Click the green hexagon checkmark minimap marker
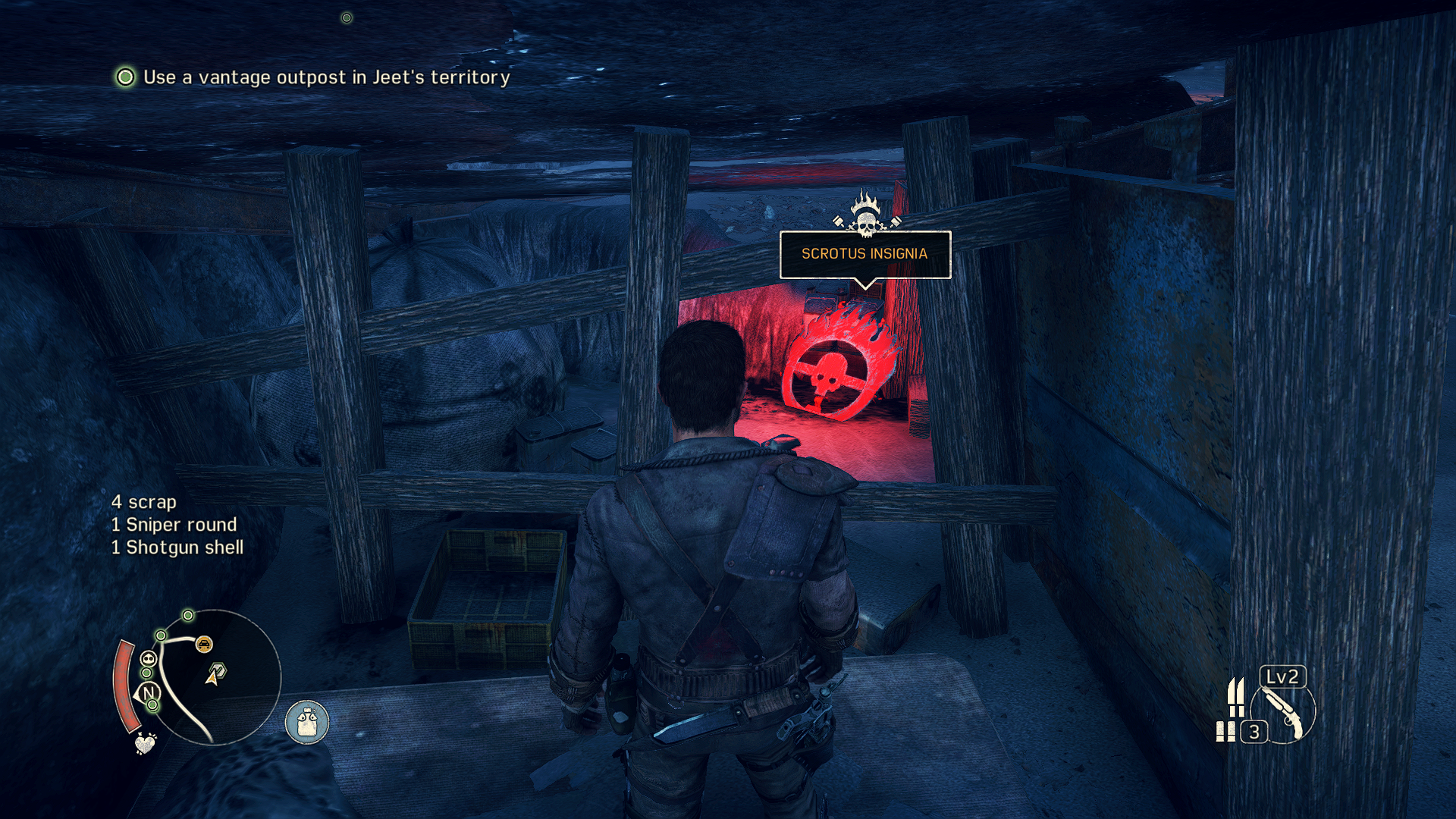 tap(217, 671)
